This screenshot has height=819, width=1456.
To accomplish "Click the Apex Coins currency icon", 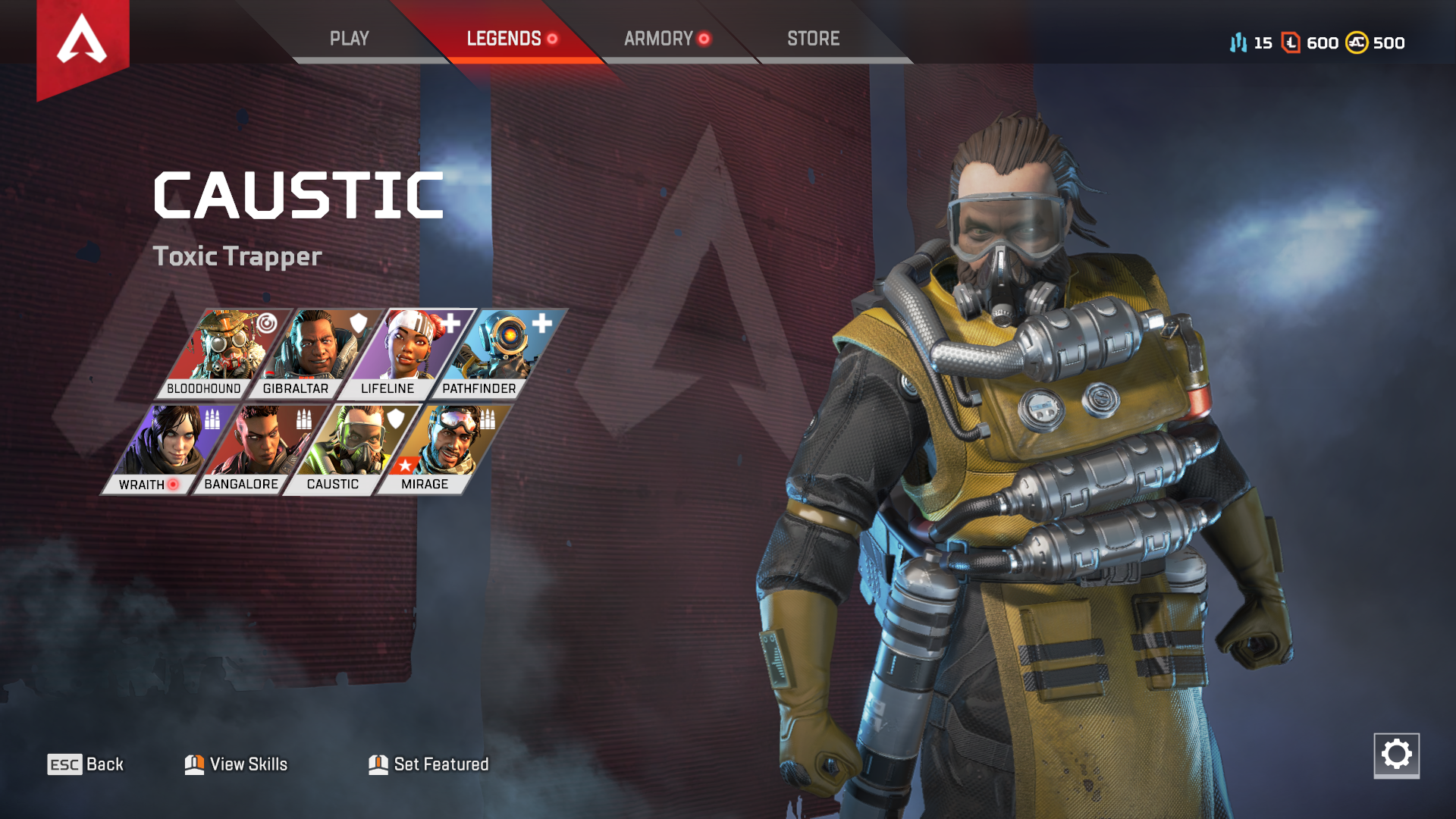I will coord(1355,43).
